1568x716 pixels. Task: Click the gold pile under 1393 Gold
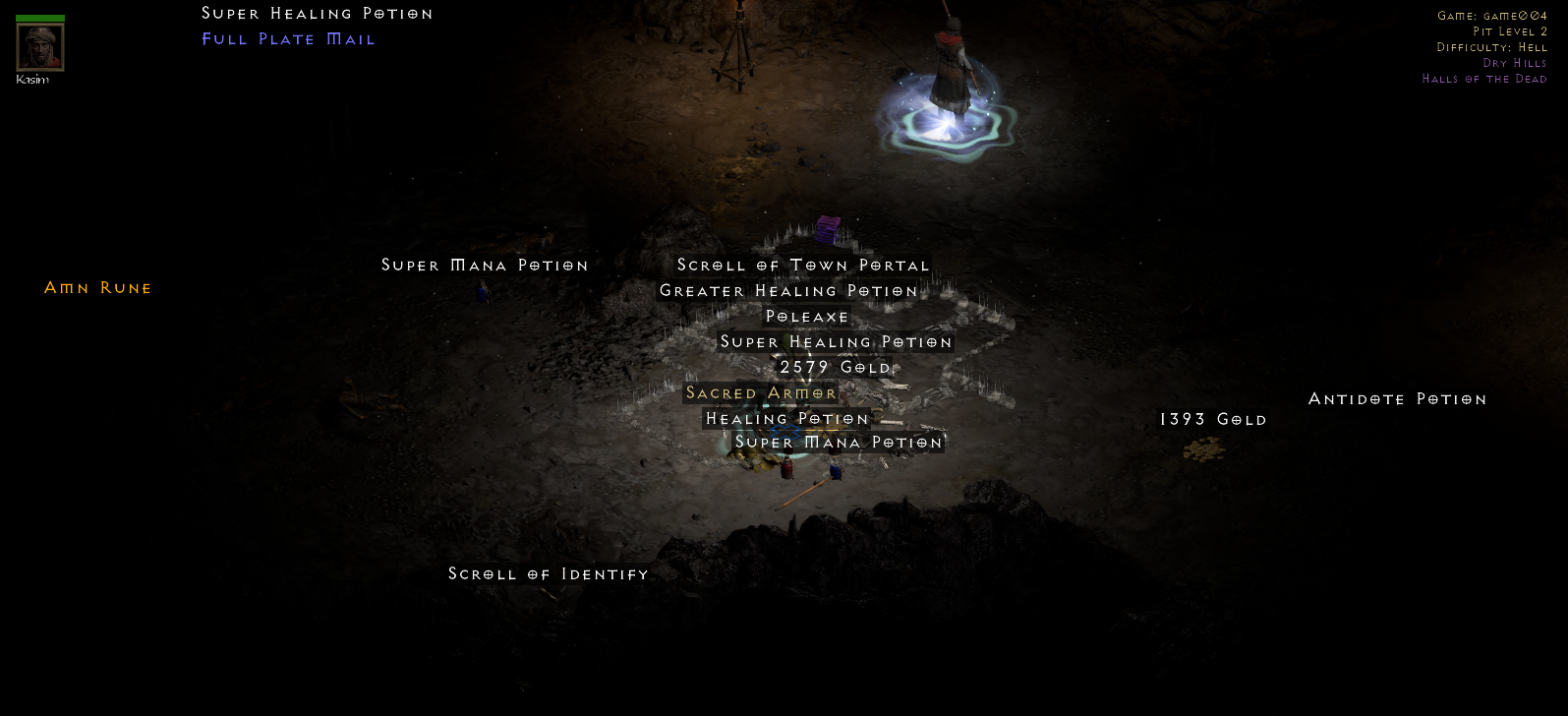coord(1202,448)
